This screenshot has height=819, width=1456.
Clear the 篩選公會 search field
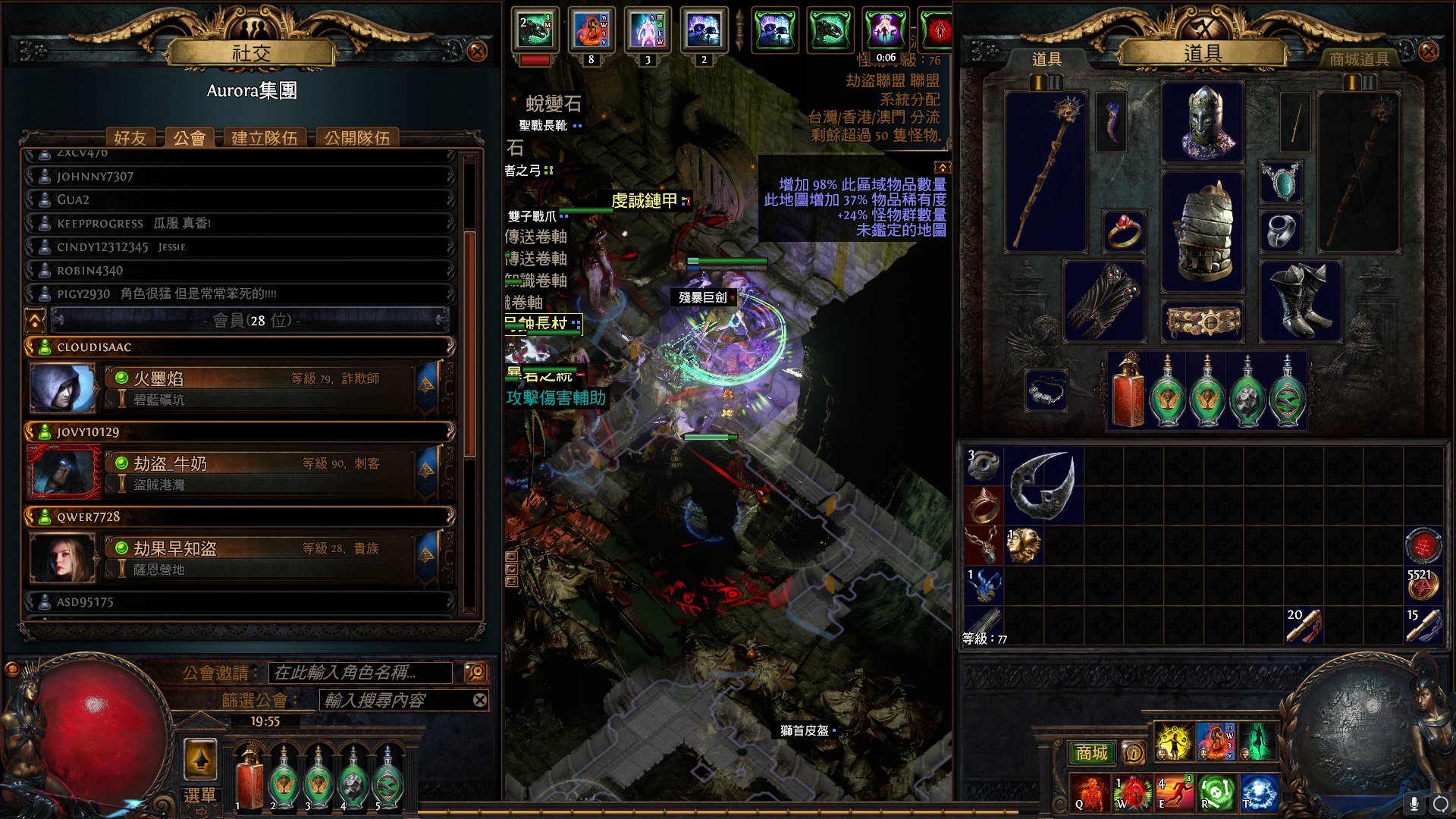[480, 700]
